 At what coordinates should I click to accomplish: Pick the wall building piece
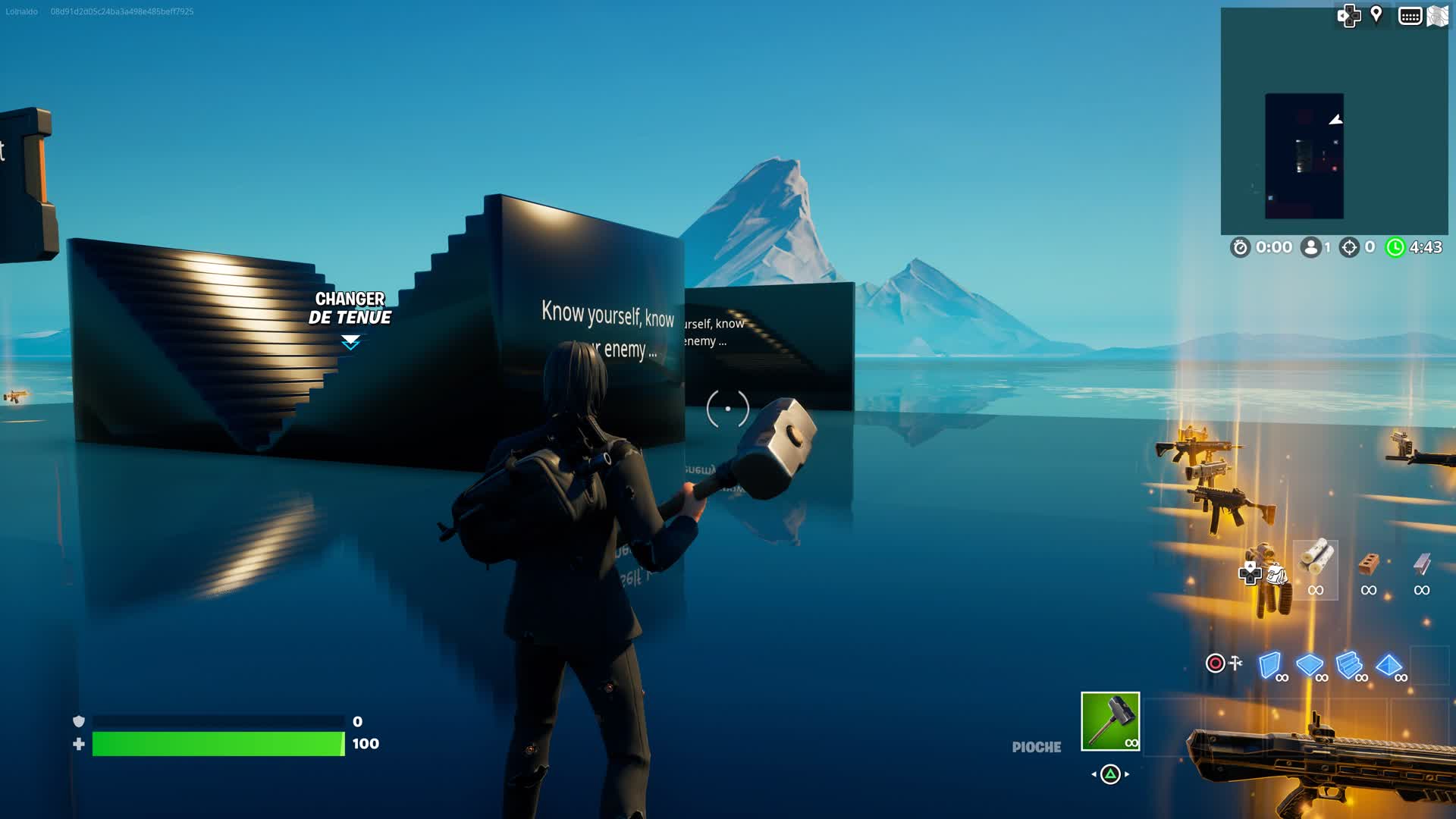pyautogui.click(x=1269, y=665)
